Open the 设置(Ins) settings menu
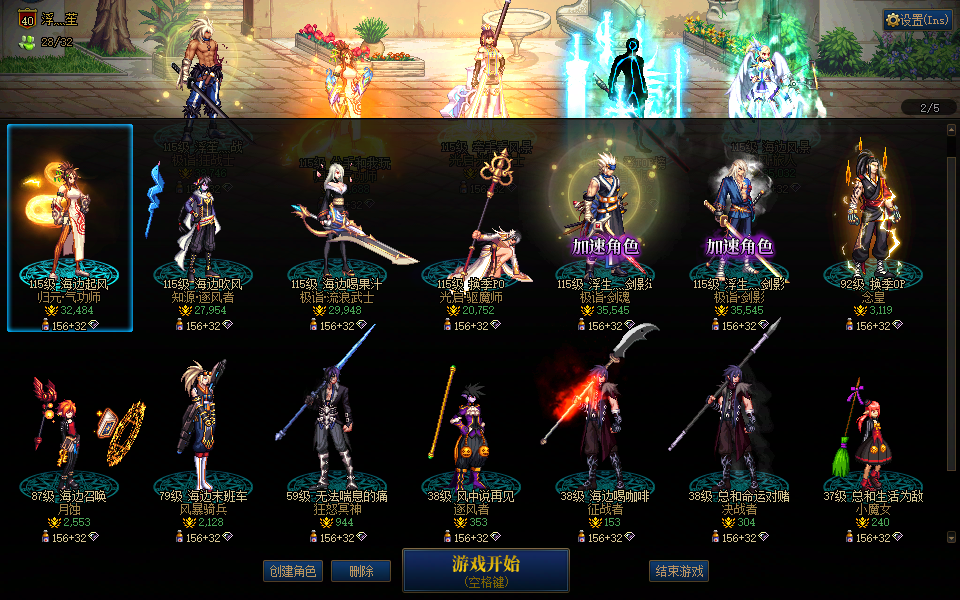 (917, 19)
